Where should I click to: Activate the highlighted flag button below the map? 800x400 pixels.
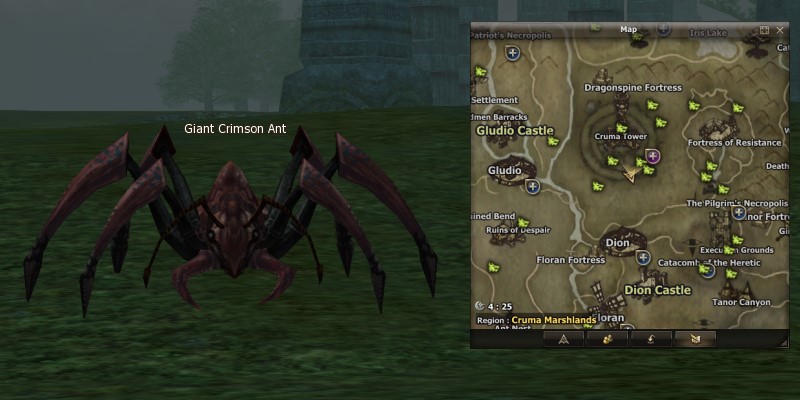coord(694,338)
